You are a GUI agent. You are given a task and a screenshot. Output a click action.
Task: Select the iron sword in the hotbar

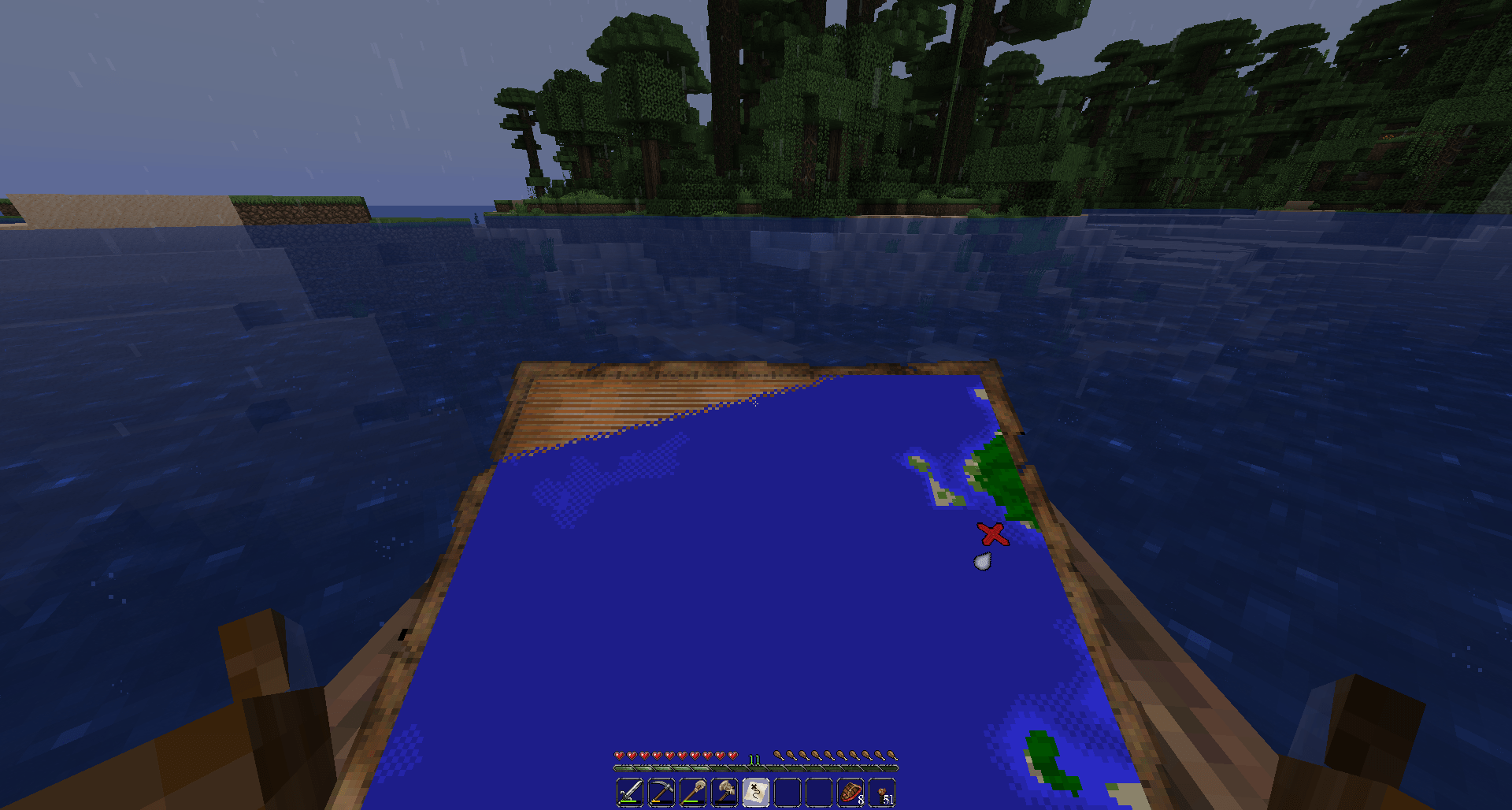[x=630, y=791]
